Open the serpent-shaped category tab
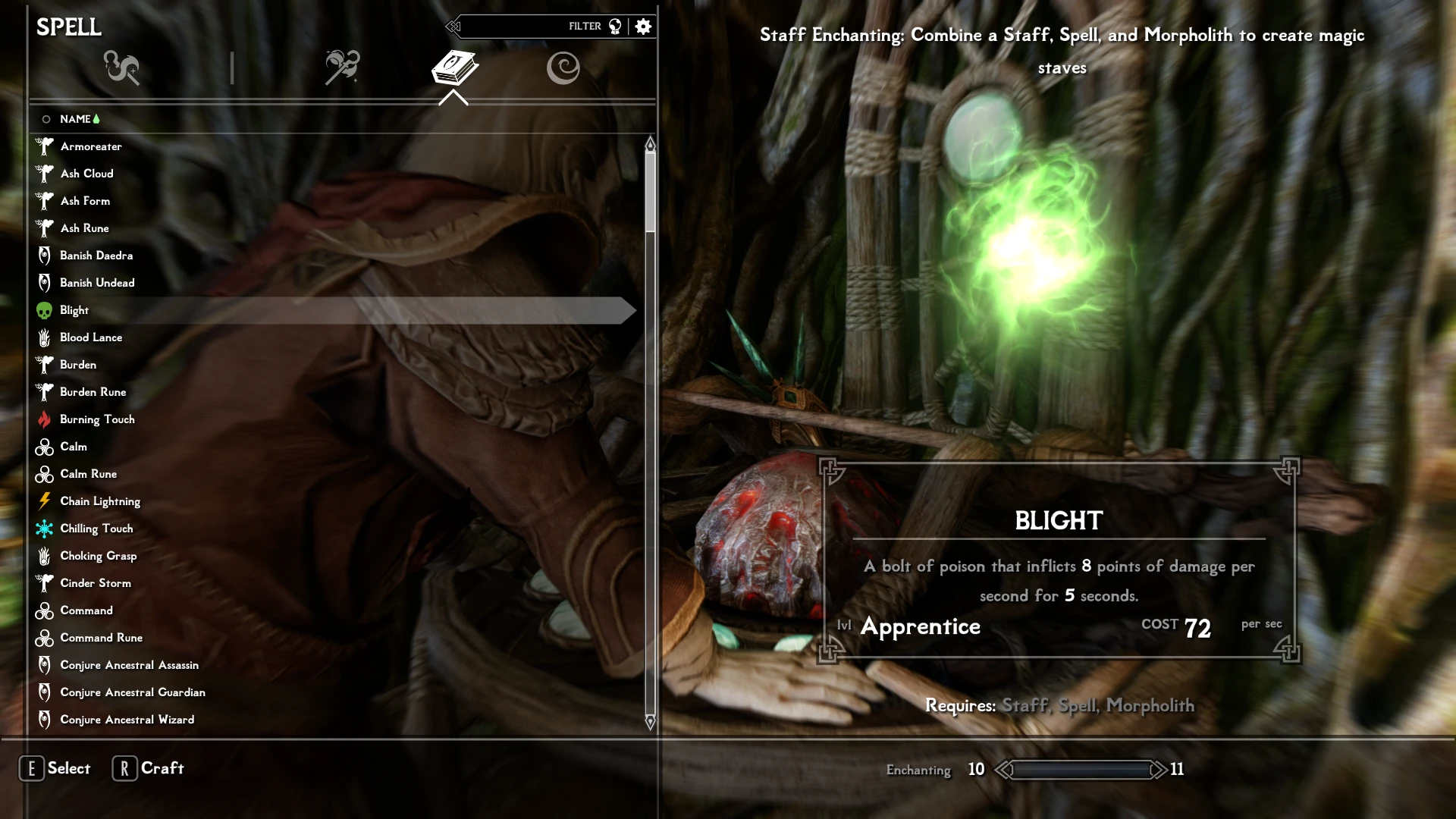1456x819 pixels. pyautogui.click(x=122, y=67)
